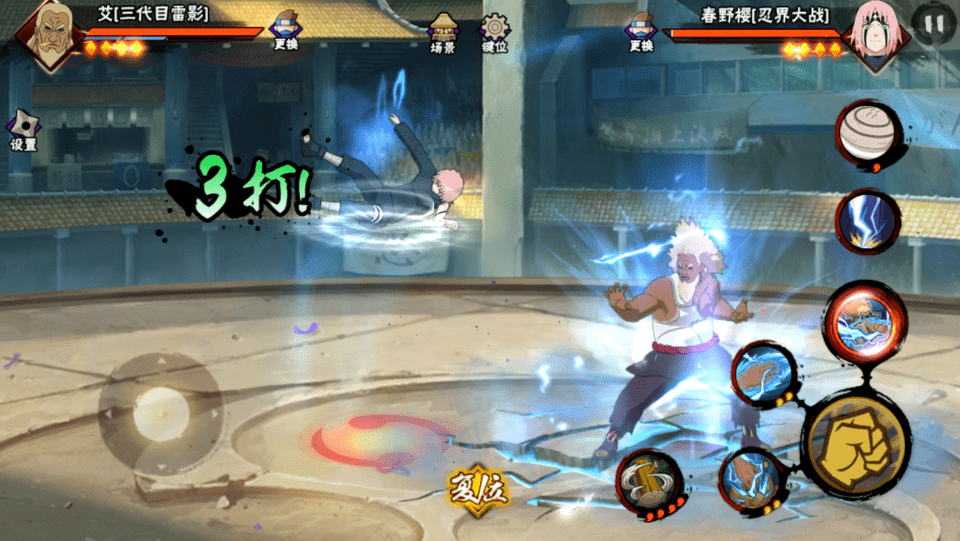Trigger the bandaged ball skill icon
This screenshot has width=960, height=541.
[x=868, y=134]
